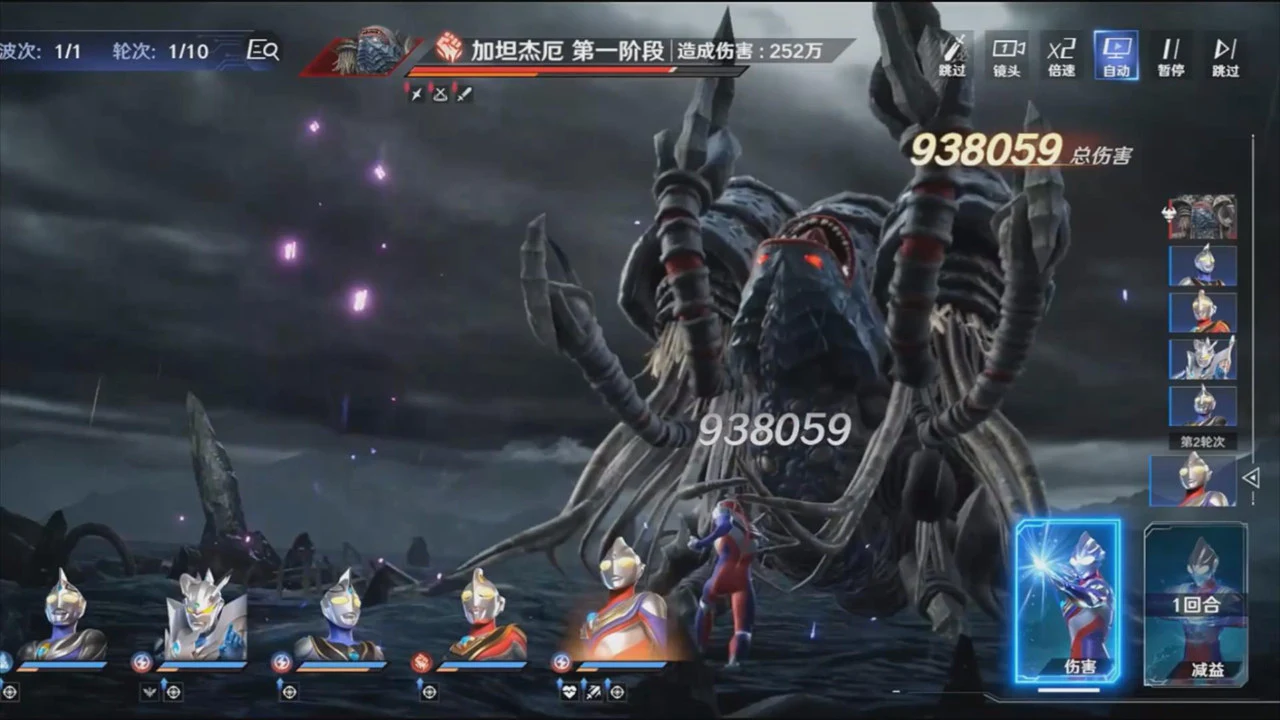Switch the camera view with 镜头 button

point(1007,55)
